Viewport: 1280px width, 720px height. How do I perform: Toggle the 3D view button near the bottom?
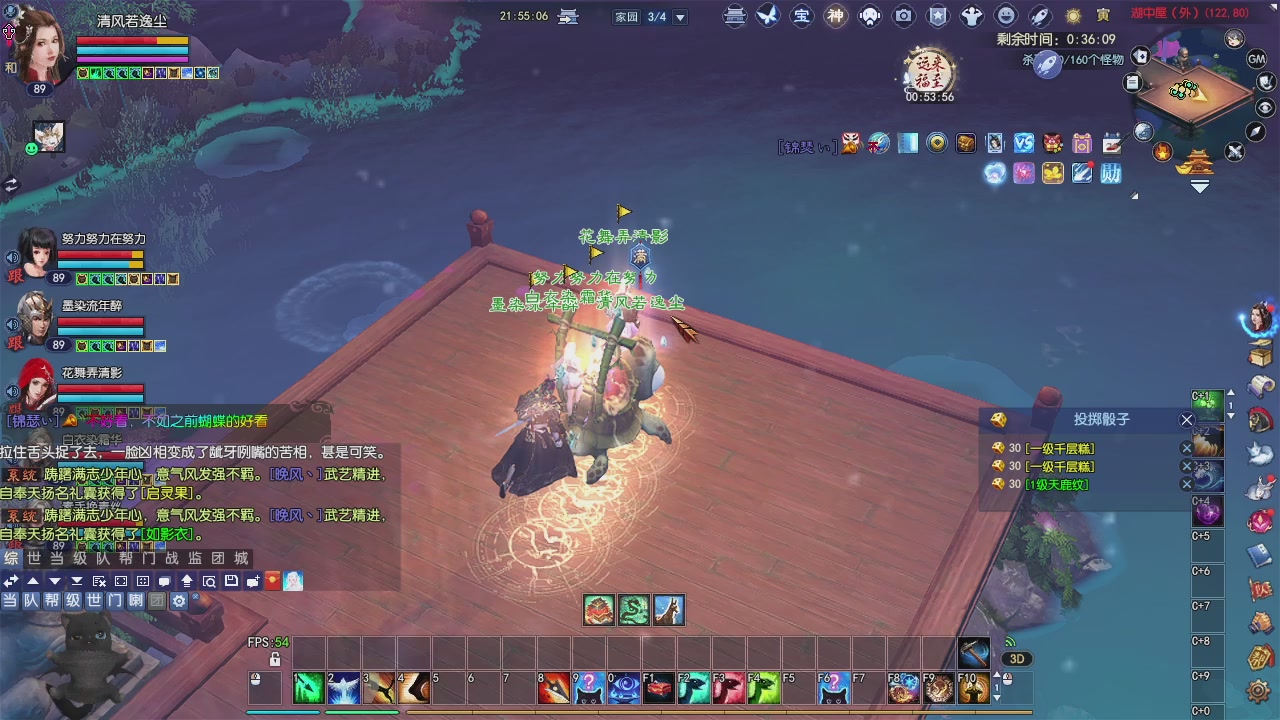1018,658
